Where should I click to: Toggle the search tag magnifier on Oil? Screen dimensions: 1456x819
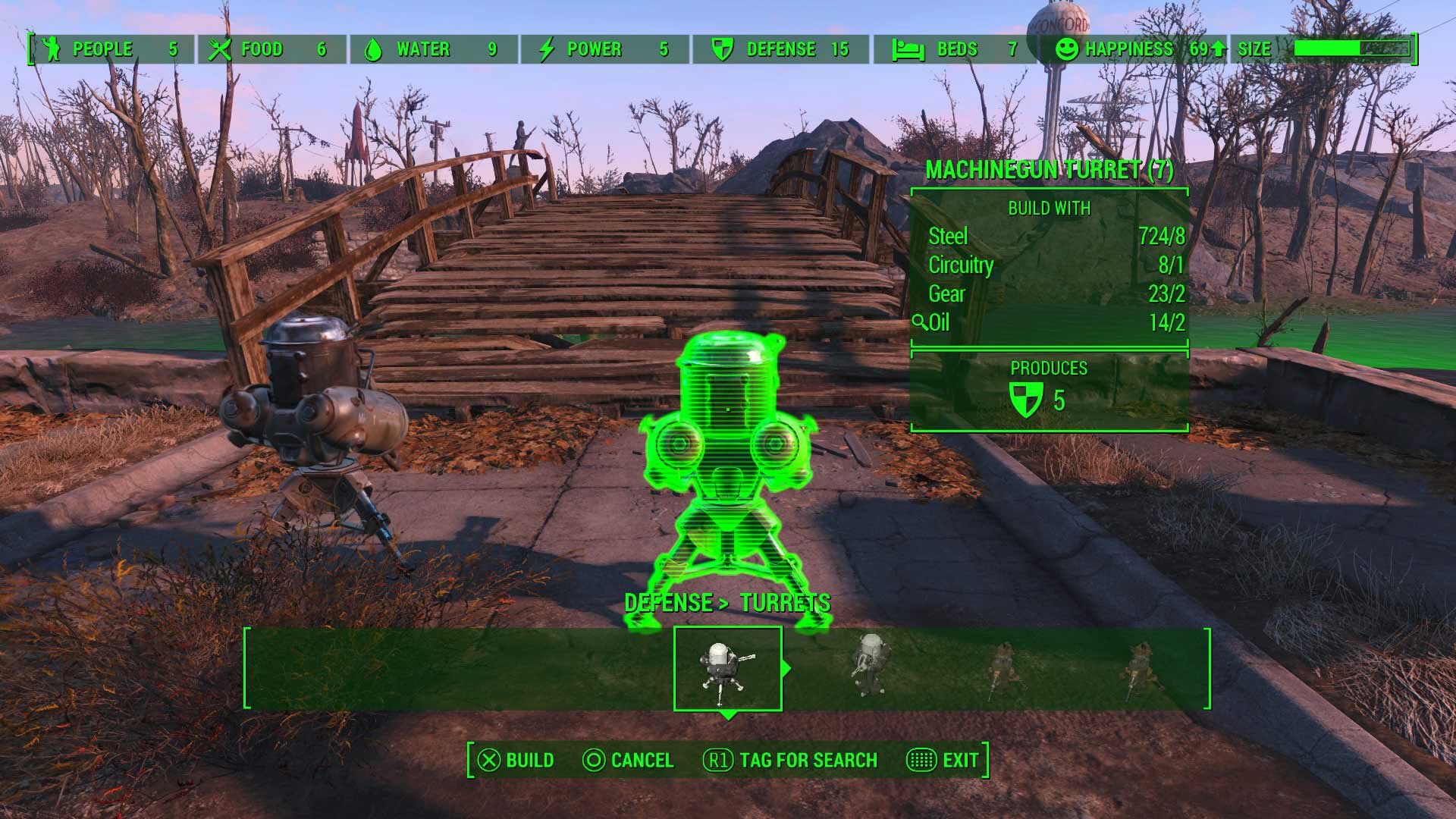click(x=919, y=322)
